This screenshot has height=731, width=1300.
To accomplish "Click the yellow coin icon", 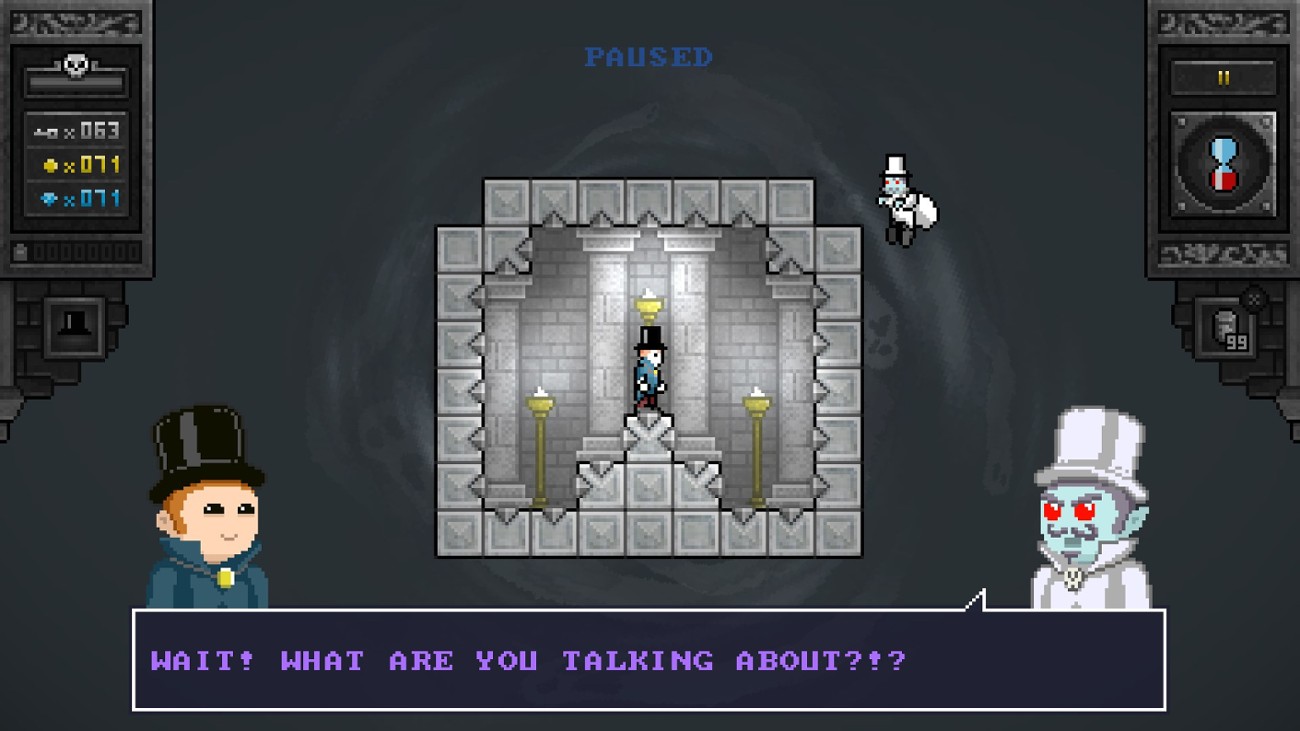I will point(52,164).
